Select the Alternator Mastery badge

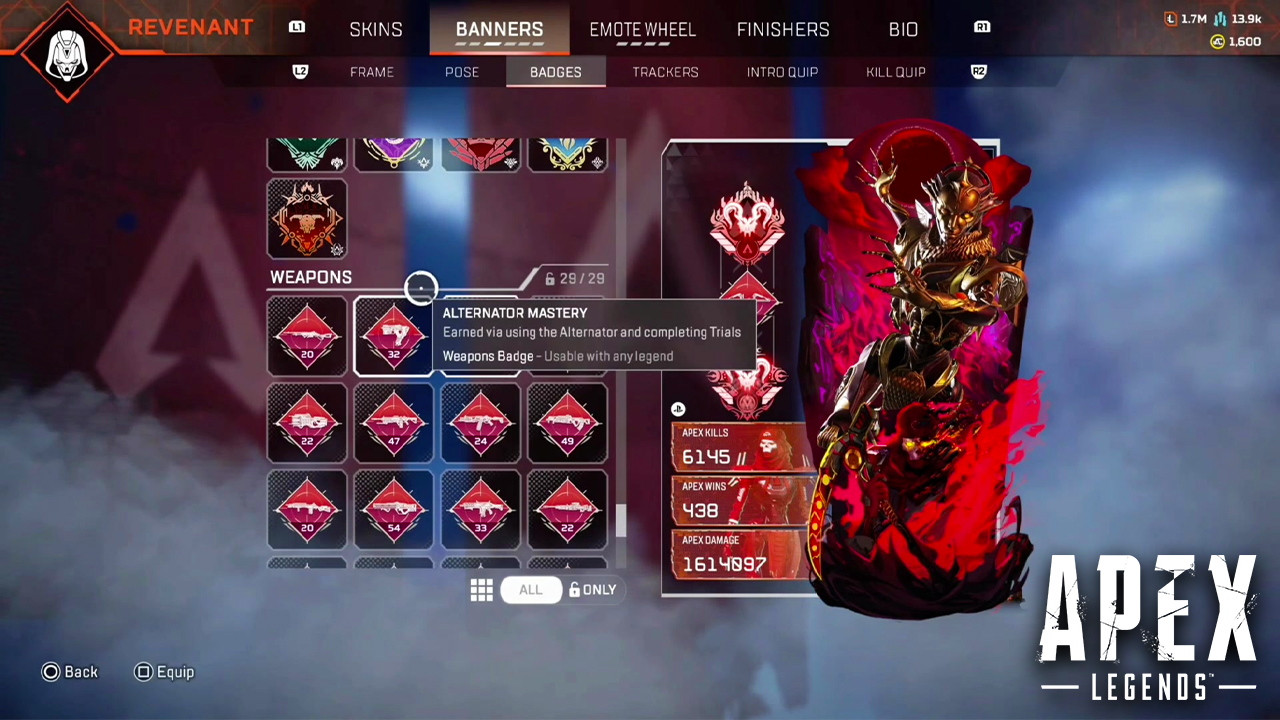pyautogui.click(x=393, y=337)
